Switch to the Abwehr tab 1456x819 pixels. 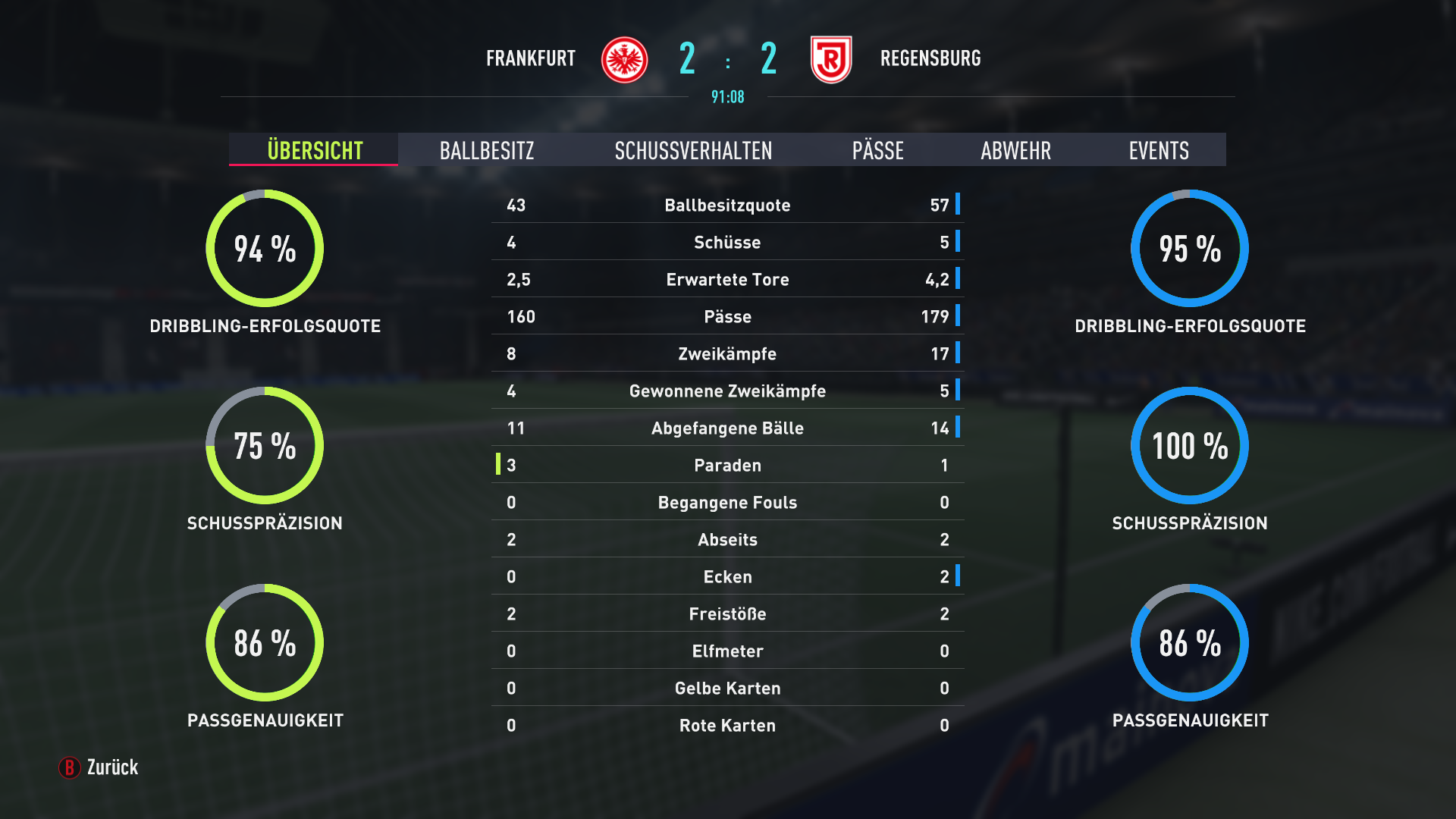point(1015,150)
